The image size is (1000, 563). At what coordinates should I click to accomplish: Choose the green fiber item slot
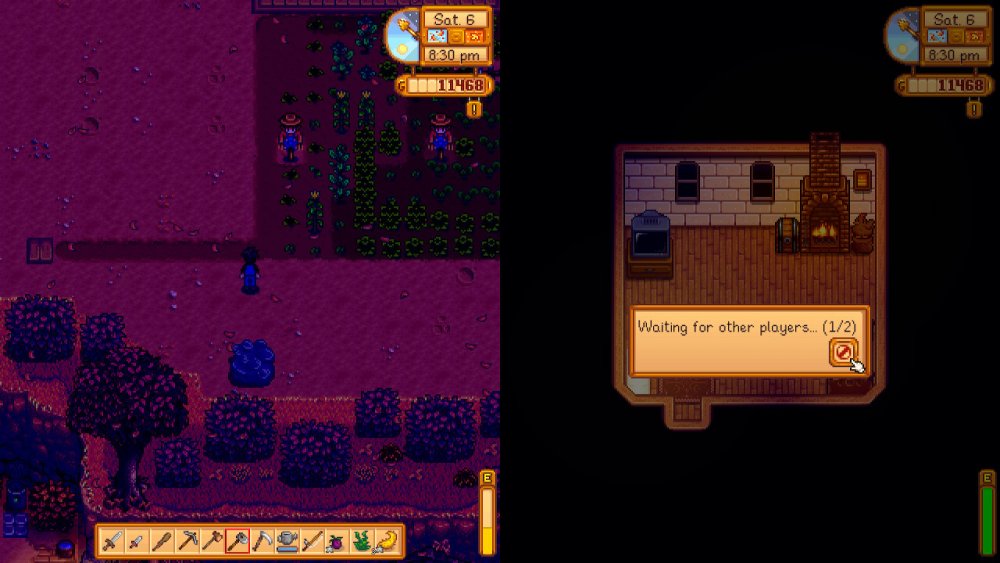click(x=362, y=541)
